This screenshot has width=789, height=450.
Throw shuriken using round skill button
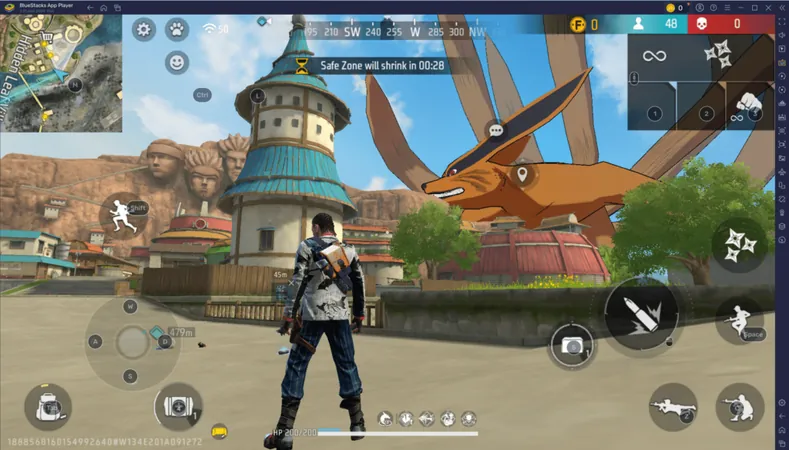pyautogui.click(x=740, y=243)
